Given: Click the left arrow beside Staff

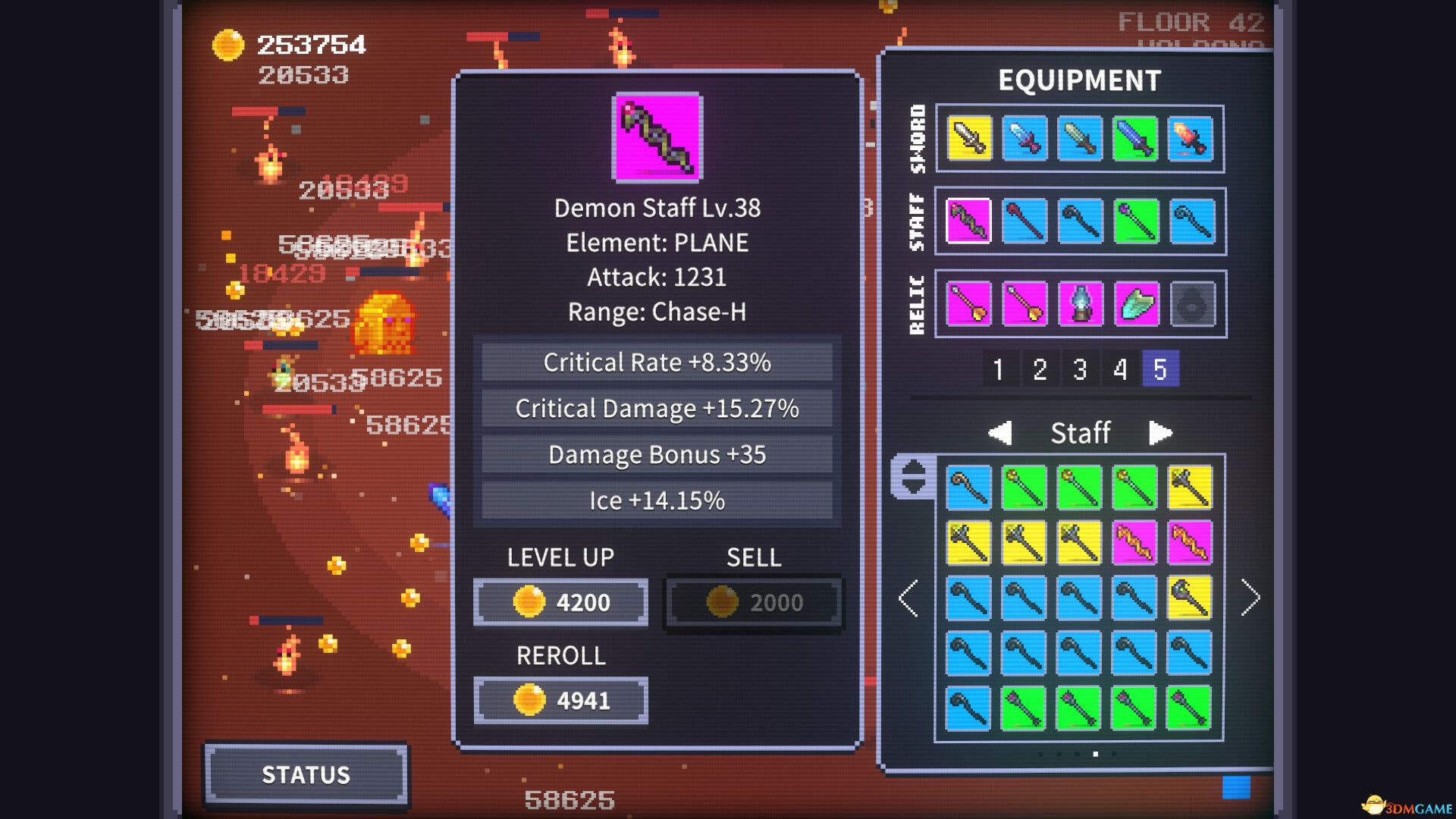Looking at the screenshot, I should click(x=1000, y=432).
